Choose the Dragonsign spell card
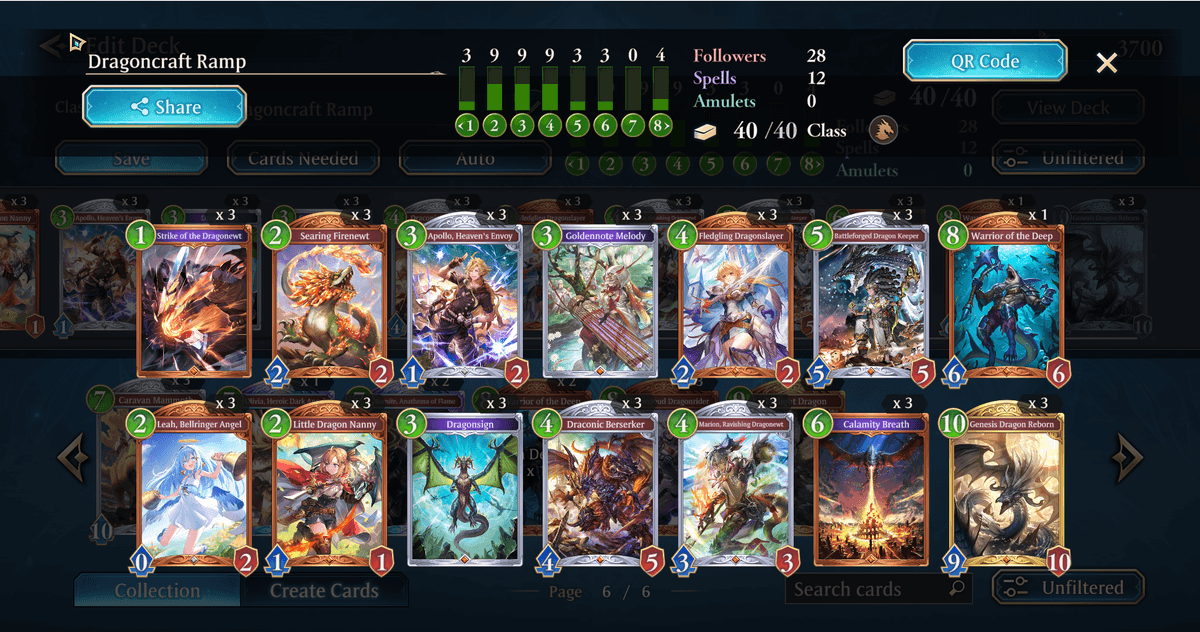 pos(464,488)
